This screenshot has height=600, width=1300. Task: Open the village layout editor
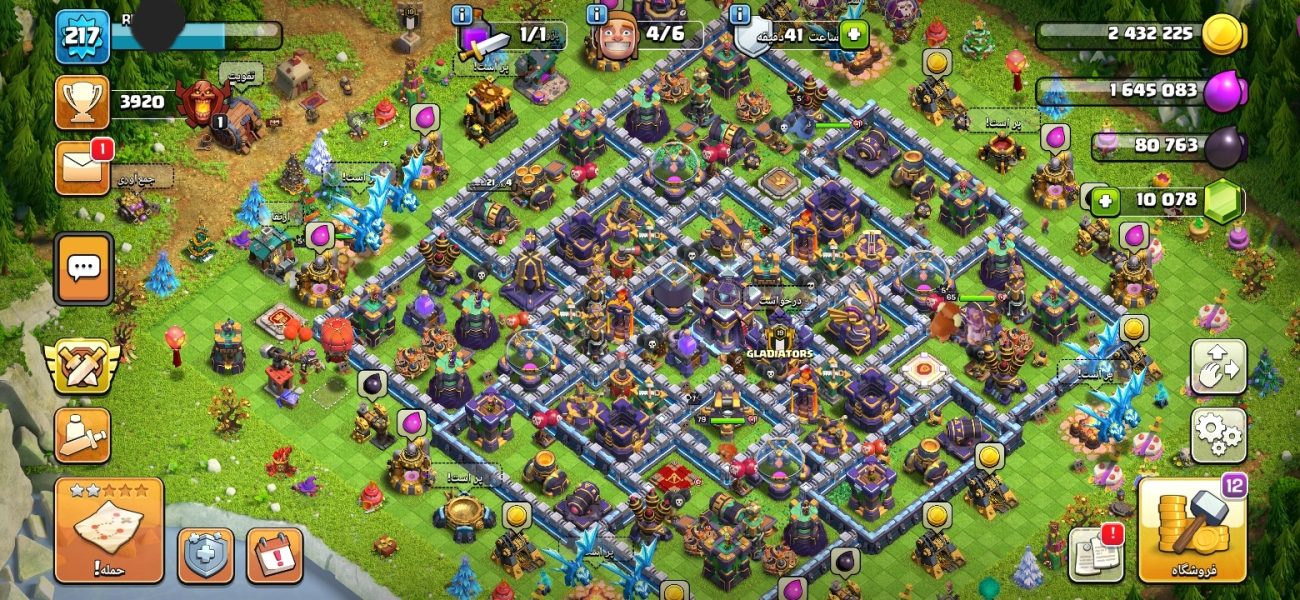point(1218,367)
